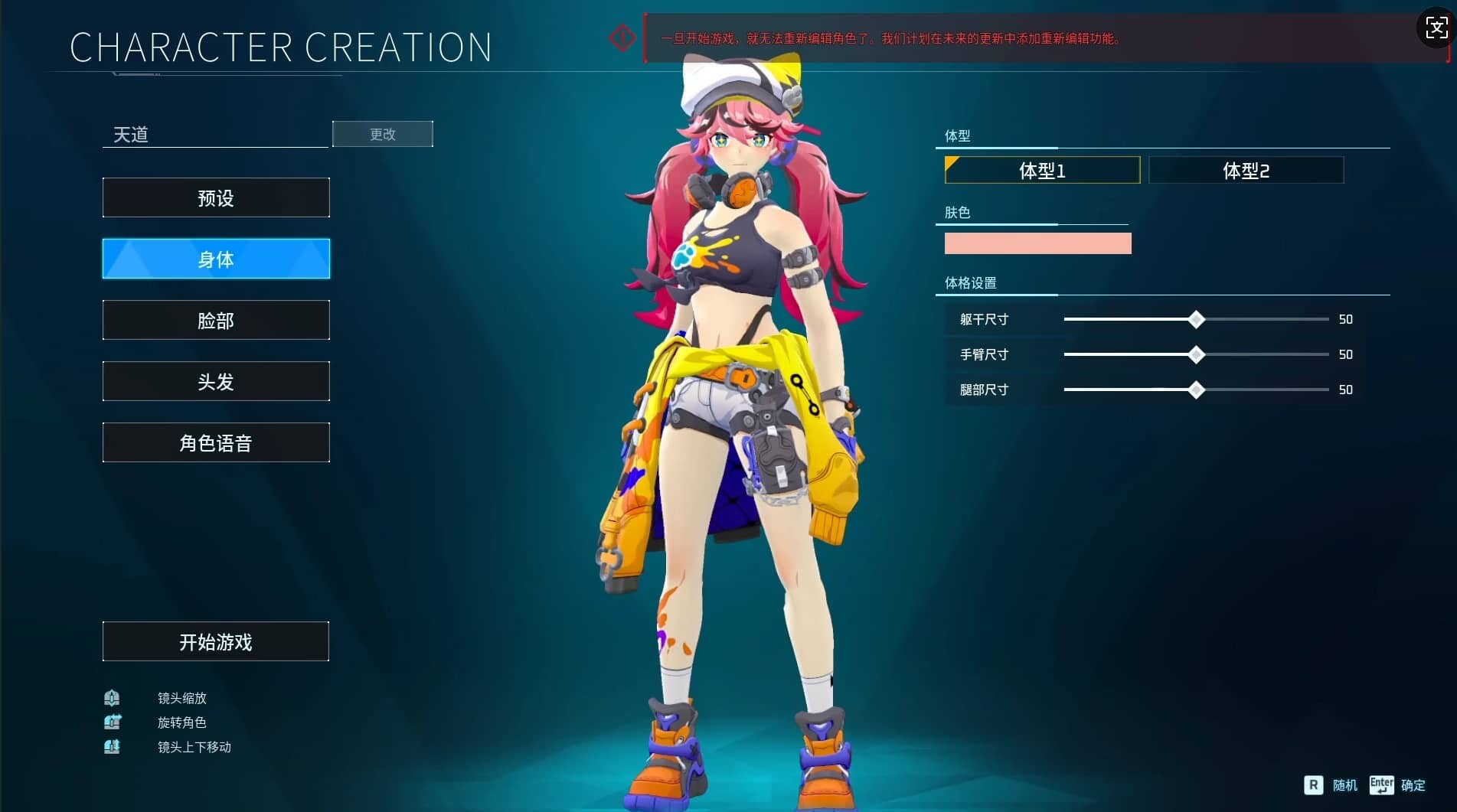The width and height of the screenshot is (1457, 812).
Task: Click the 天道 character name field
Action: tap(214, 135)
